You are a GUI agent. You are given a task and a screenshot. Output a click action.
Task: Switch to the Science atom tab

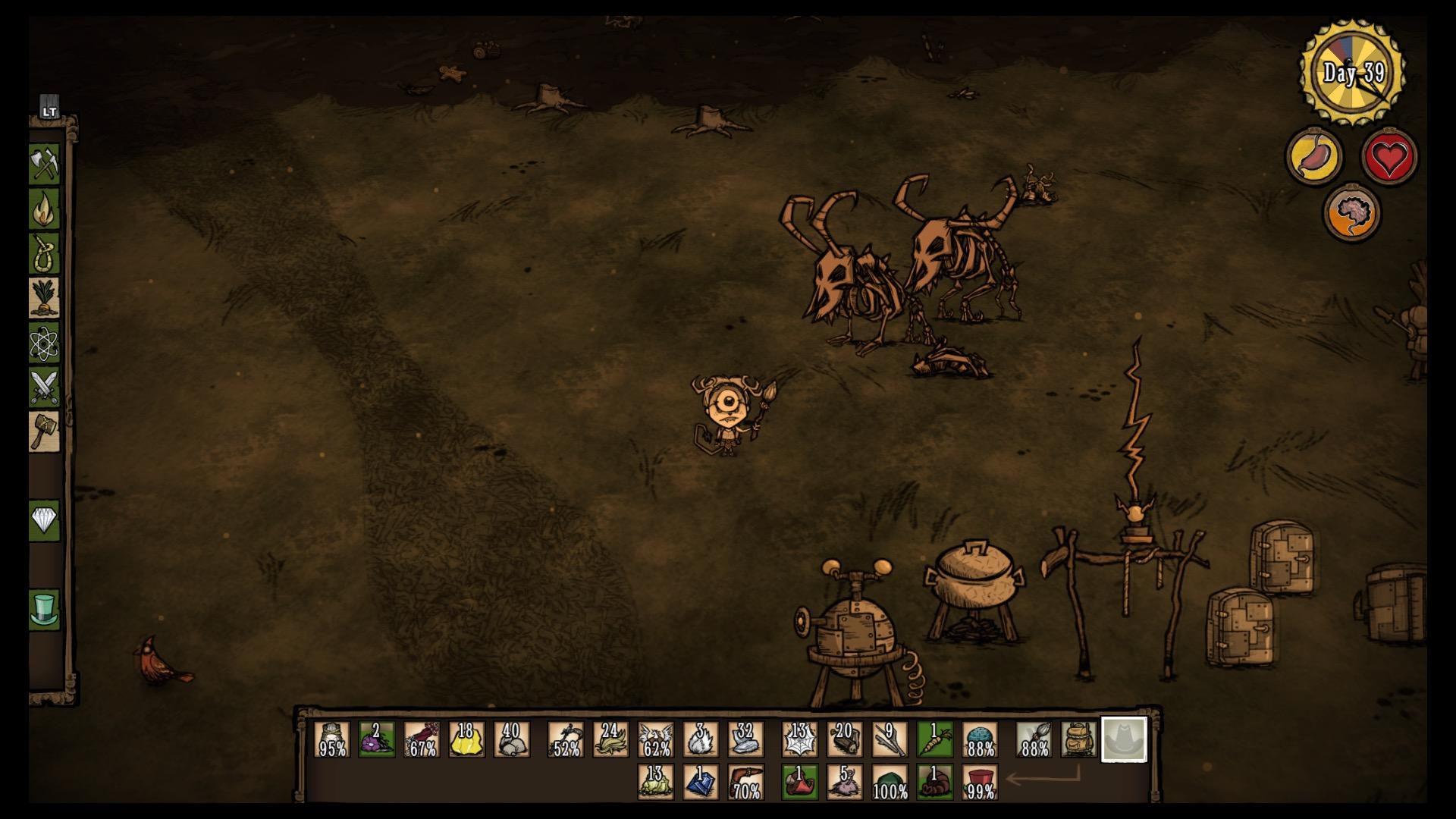44,343
